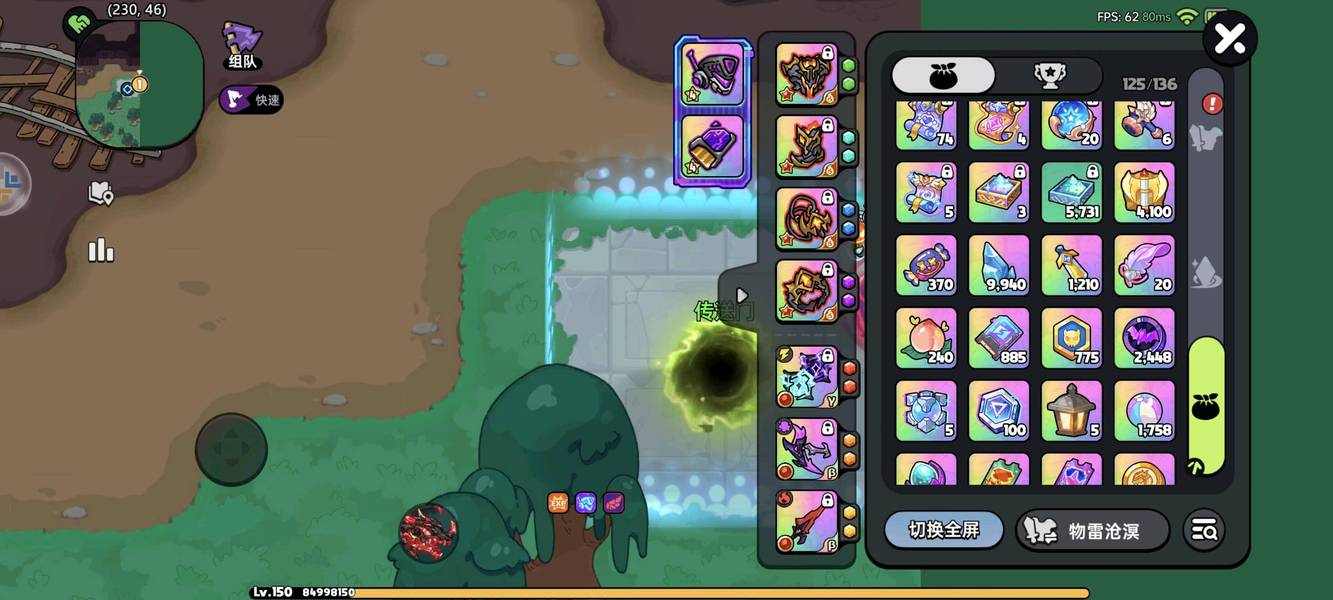The width and height of the screenshot is (1333, 600).
Task: Open the bar chart statistics icon
Action: (101, 250)
